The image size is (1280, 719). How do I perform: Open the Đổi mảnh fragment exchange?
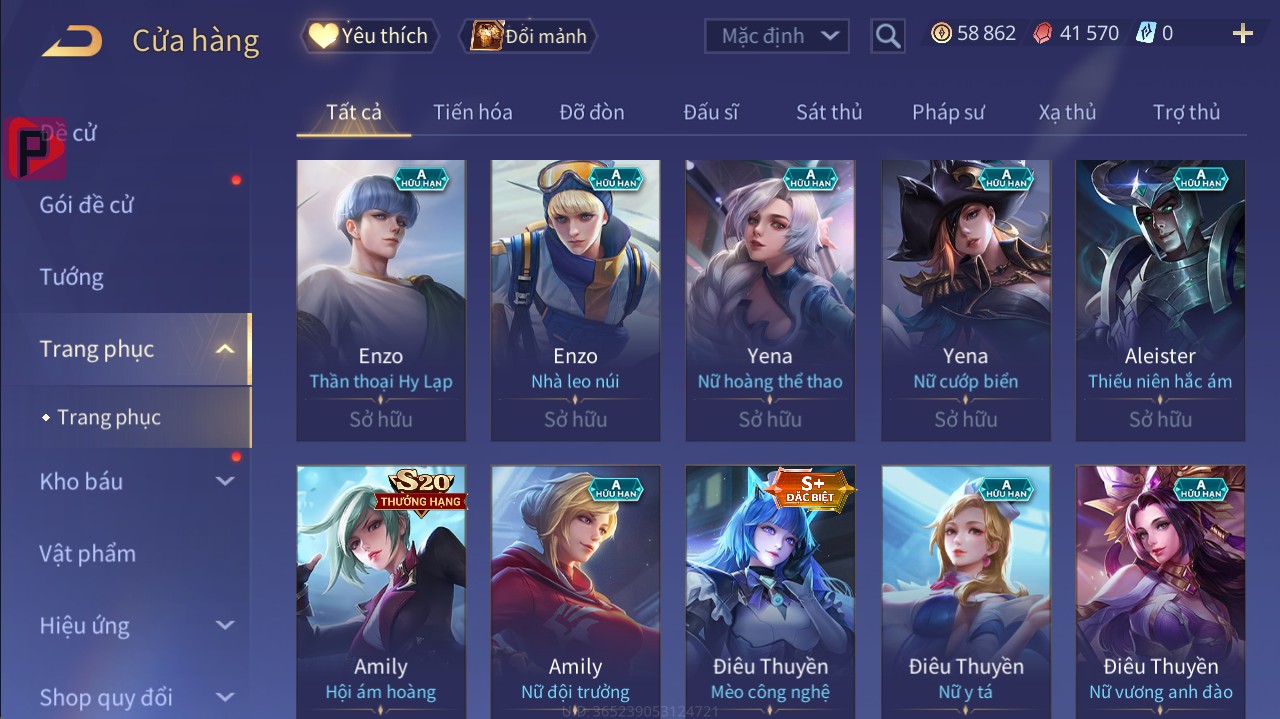pos(528,36)
